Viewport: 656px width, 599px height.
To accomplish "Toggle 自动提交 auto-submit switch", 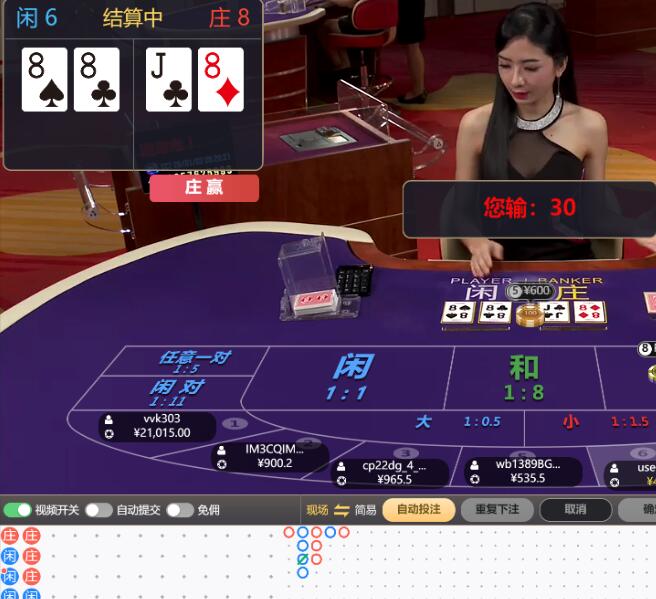I will click(x=98, y=510).
